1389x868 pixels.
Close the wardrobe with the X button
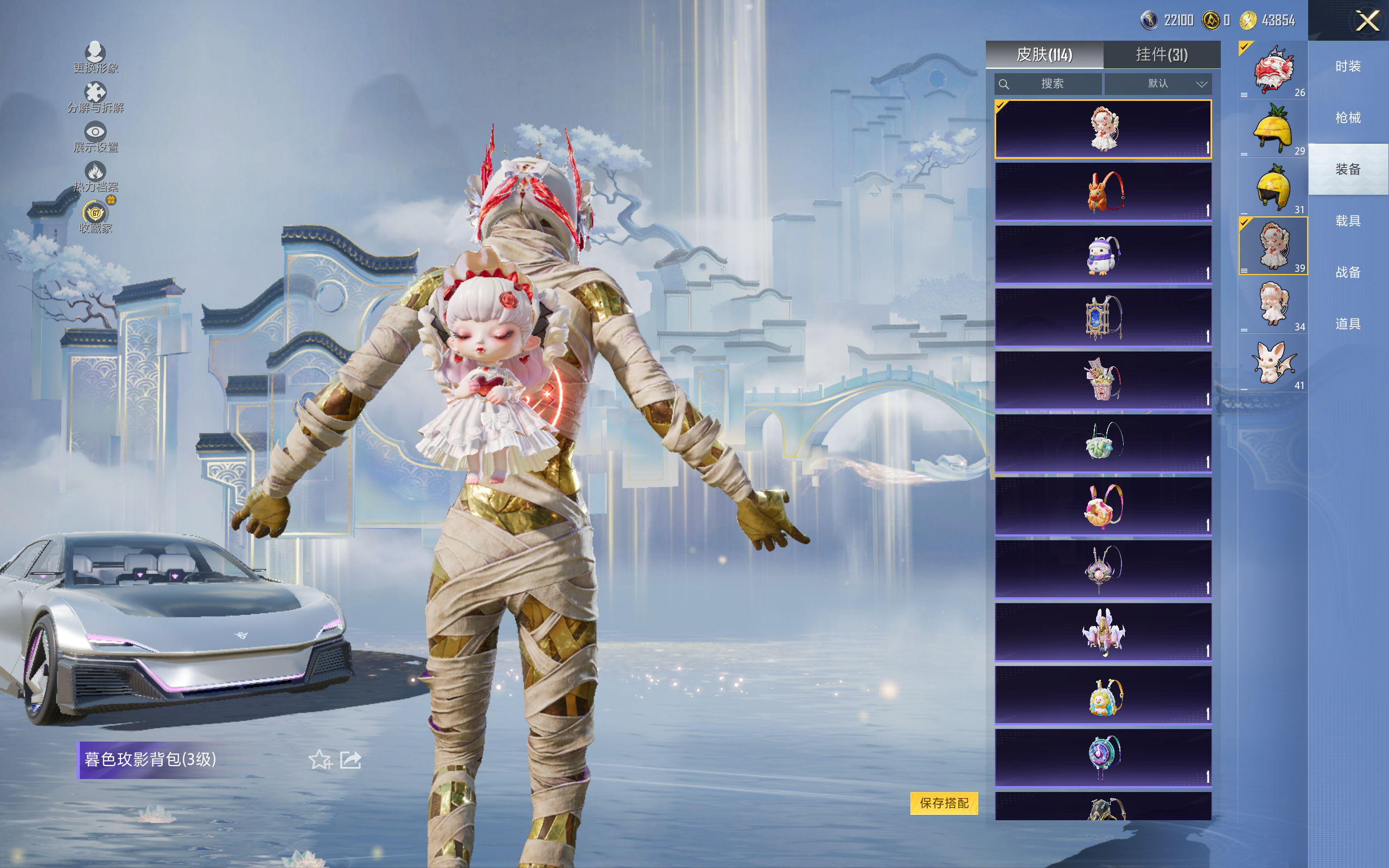point(1367,21)
